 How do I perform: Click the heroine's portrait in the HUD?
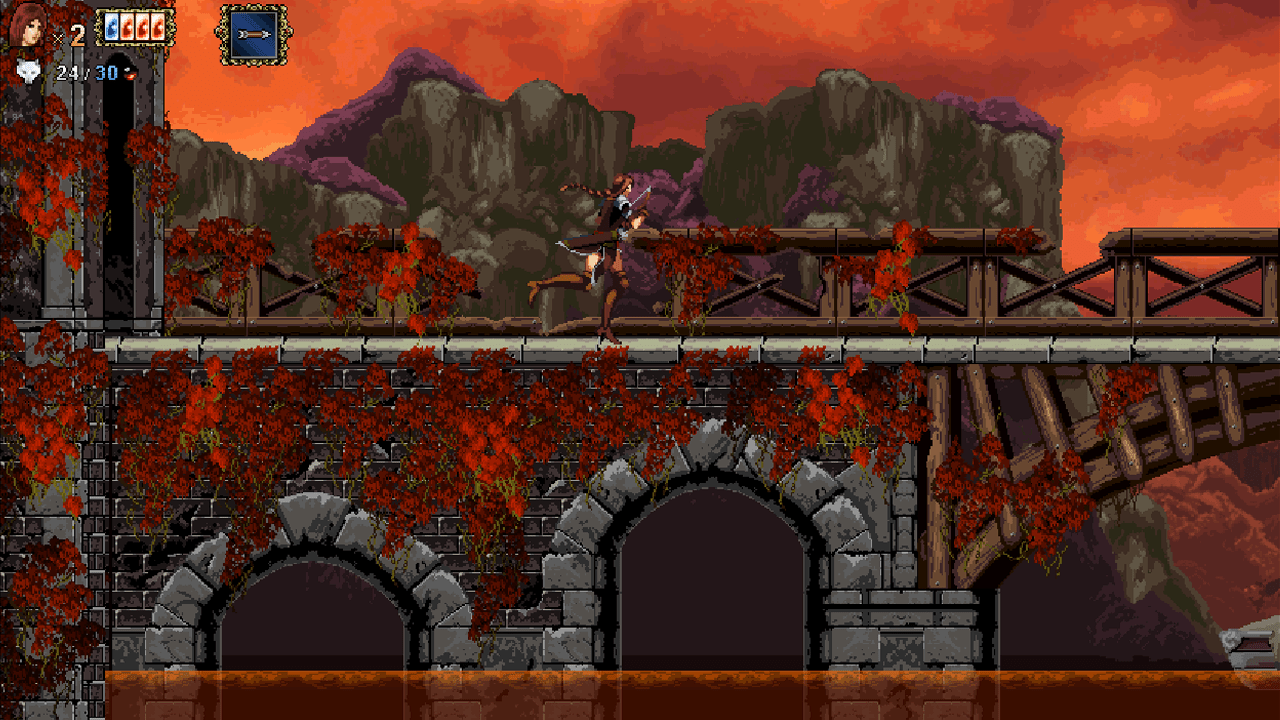[28, 25]
